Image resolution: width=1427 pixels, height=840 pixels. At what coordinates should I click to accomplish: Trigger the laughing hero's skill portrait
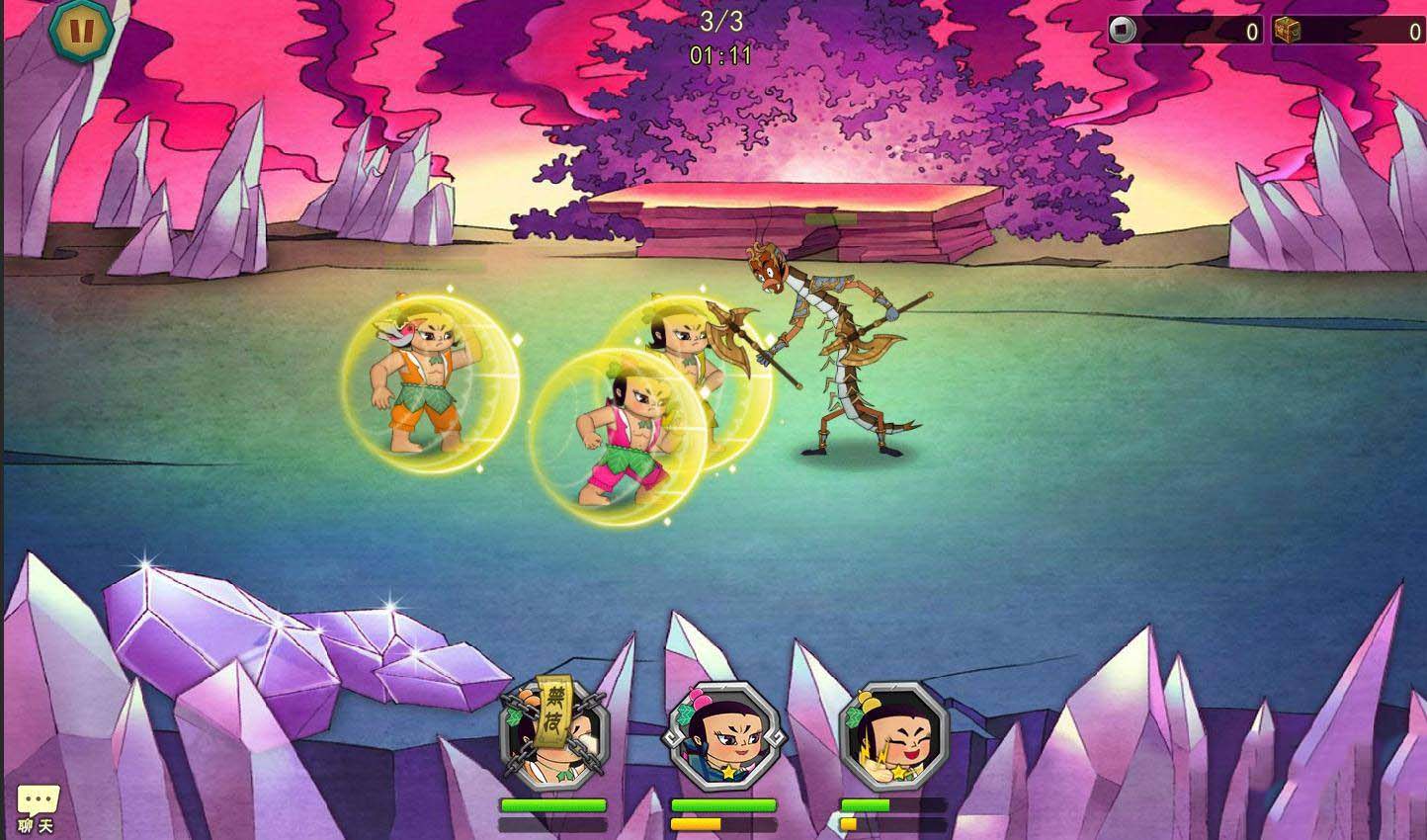point(892,736)
